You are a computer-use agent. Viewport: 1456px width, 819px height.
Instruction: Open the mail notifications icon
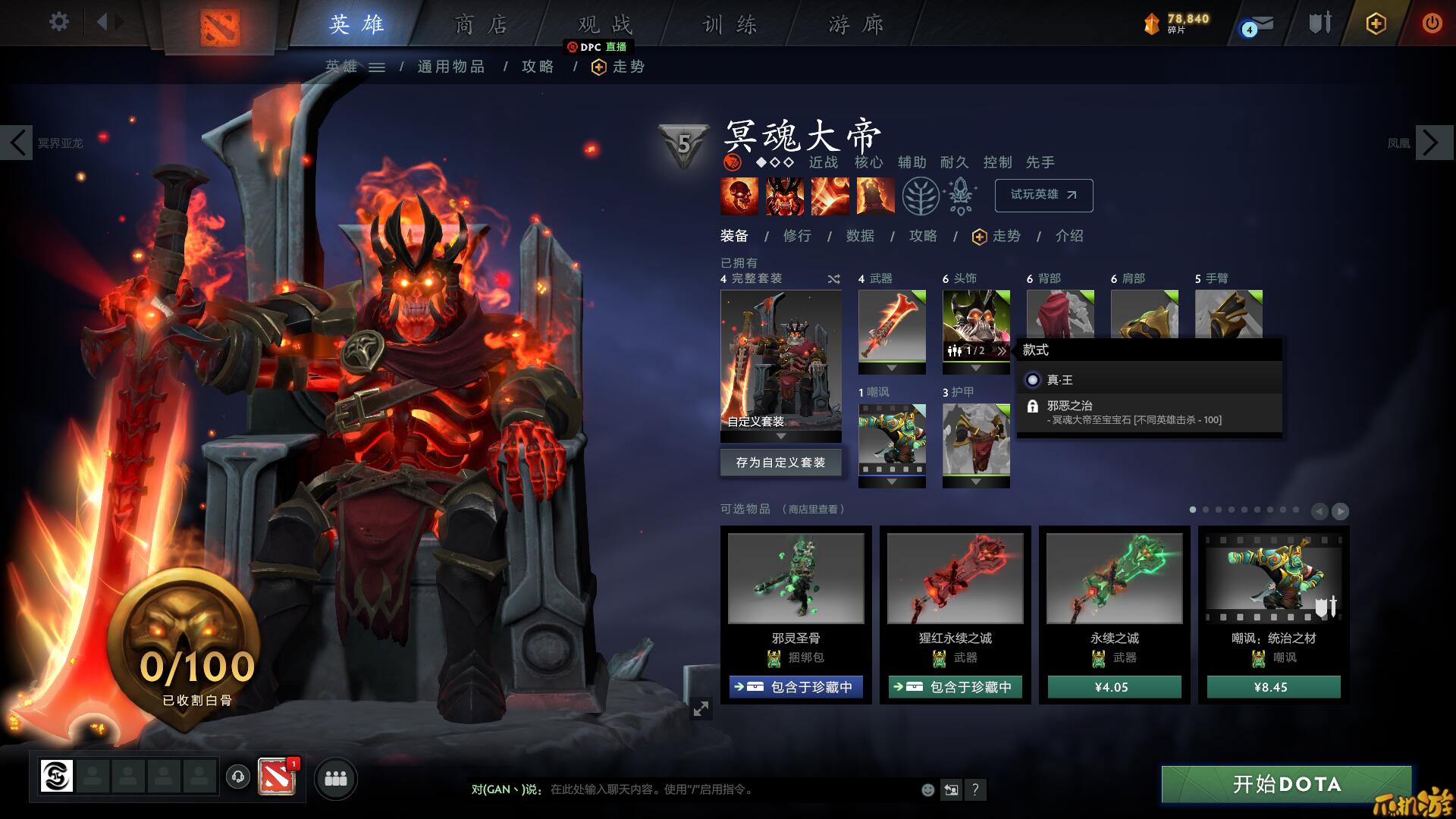[1259, 25]
